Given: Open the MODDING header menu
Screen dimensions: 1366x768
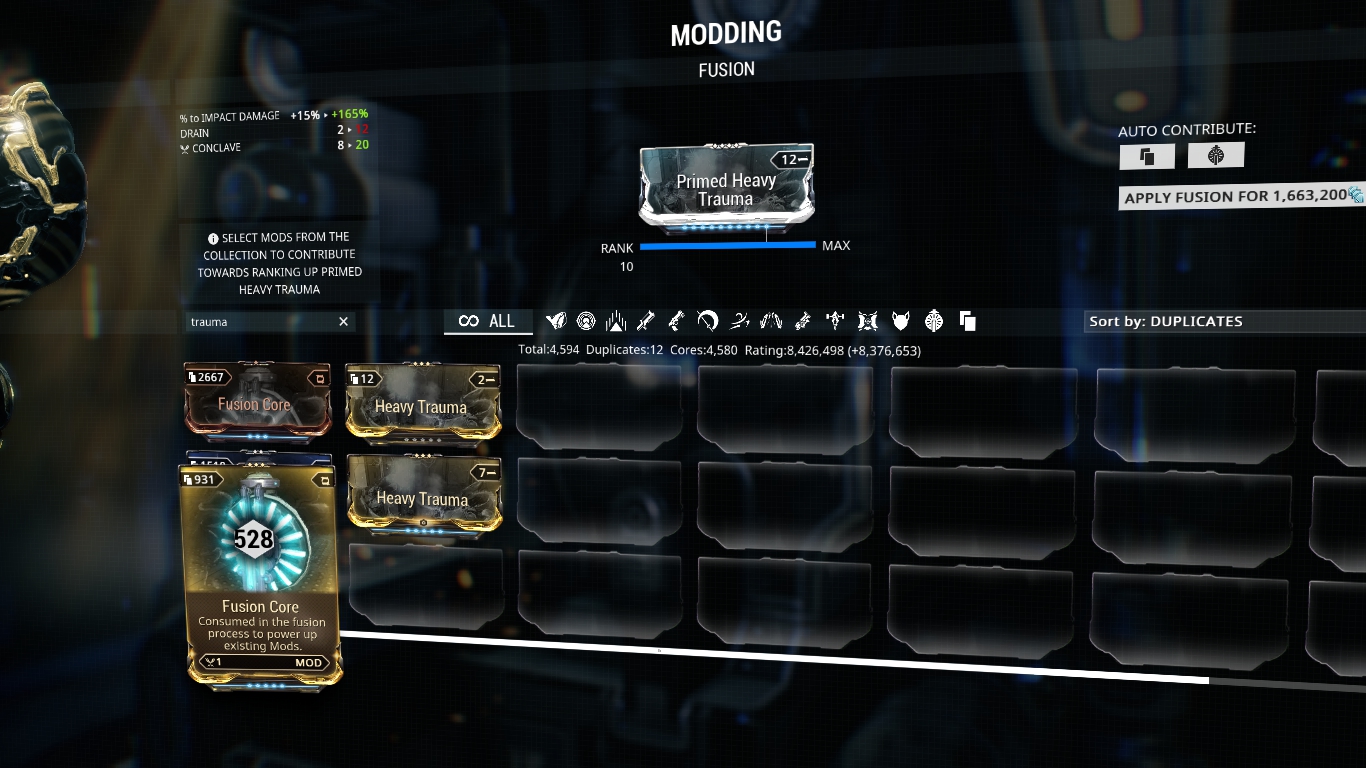Looking at the screenshot, I should 727,31.
